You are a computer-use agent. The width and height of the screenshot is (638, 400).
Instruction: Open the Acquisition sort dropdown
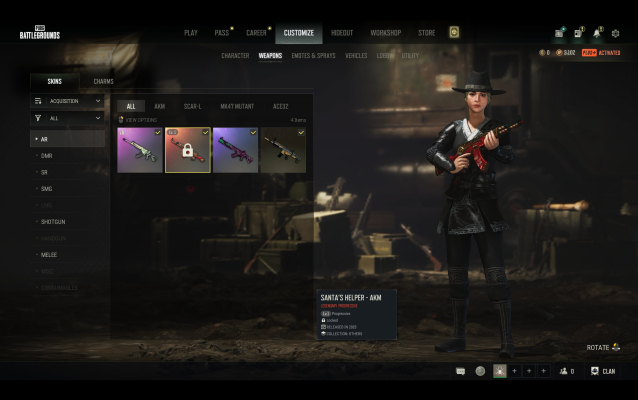pos(67,101)
